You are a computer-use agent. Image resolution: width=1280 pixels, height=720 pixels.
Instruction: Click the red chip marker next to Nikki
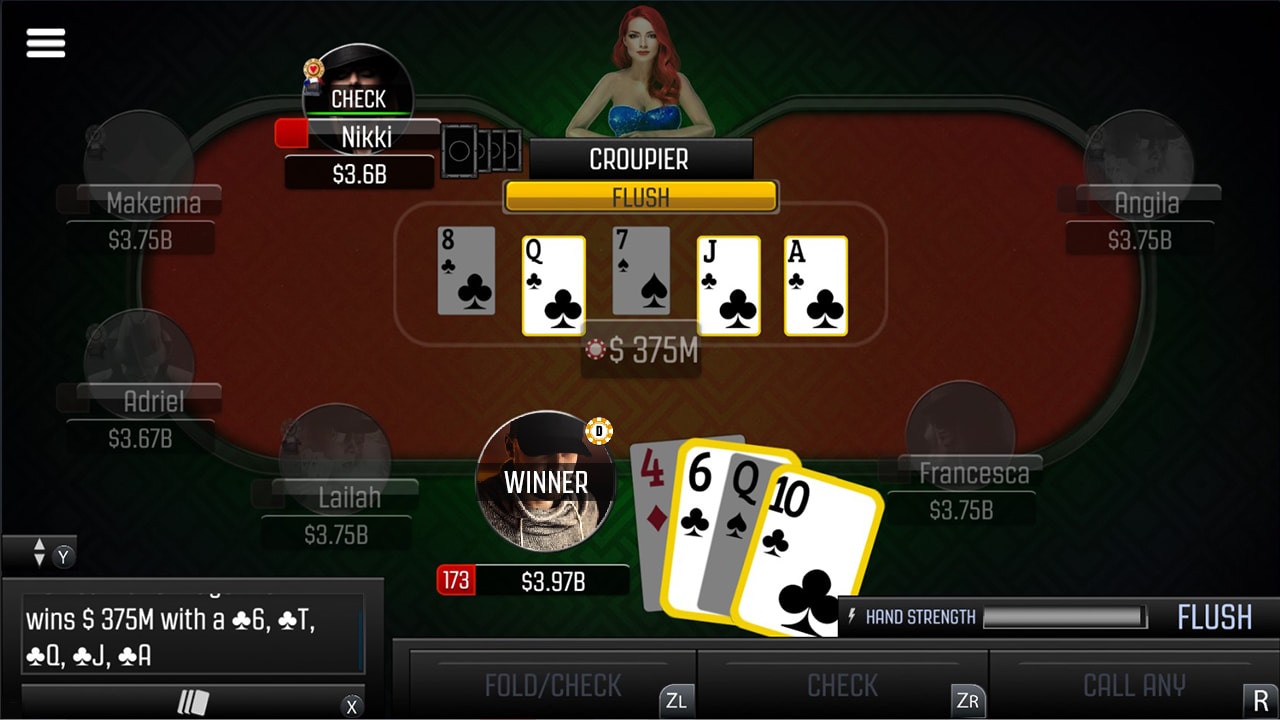point(291,133)
